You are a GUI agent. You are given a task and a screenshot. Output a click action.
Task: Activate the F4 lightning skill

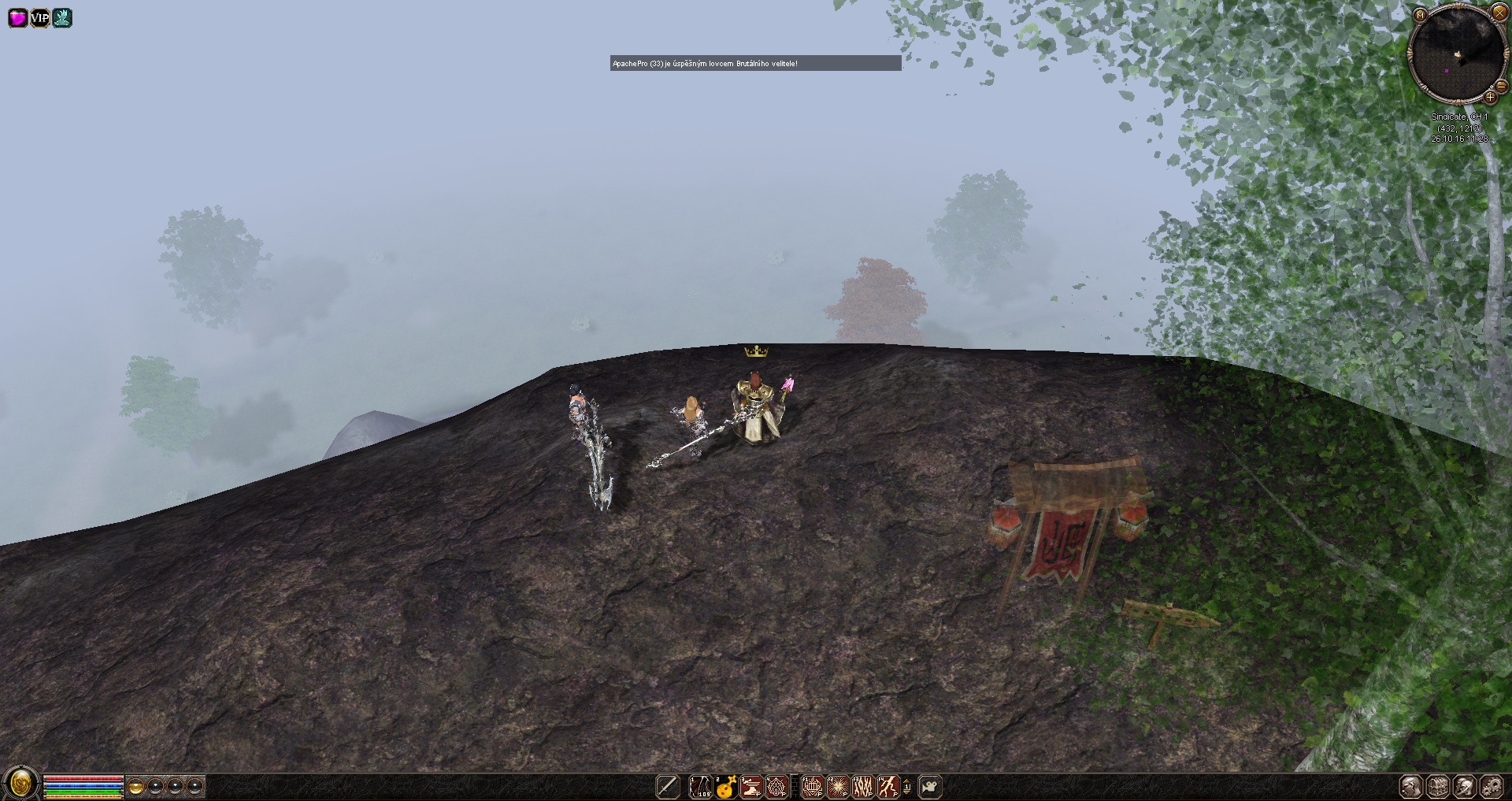(x=888, y=786)
